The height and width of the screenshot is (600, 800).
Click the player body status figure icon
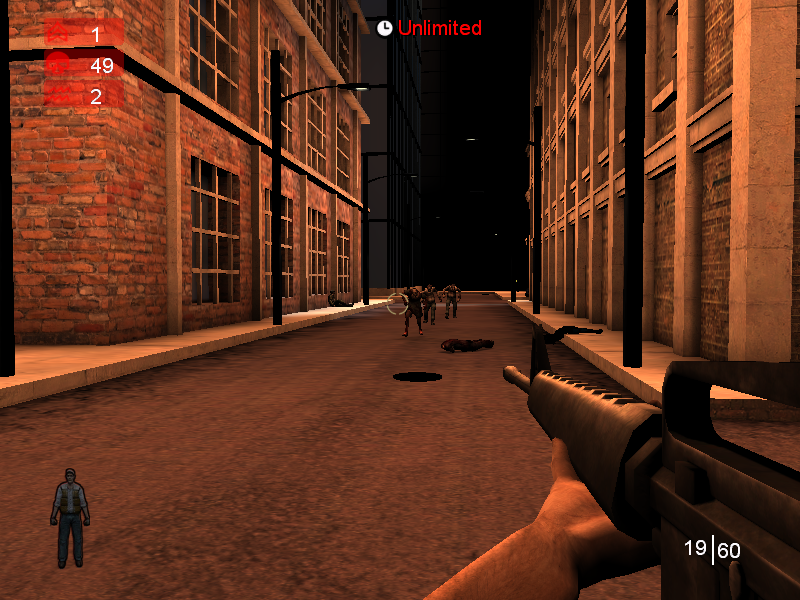pyautogui.click(x=70, y=516)
